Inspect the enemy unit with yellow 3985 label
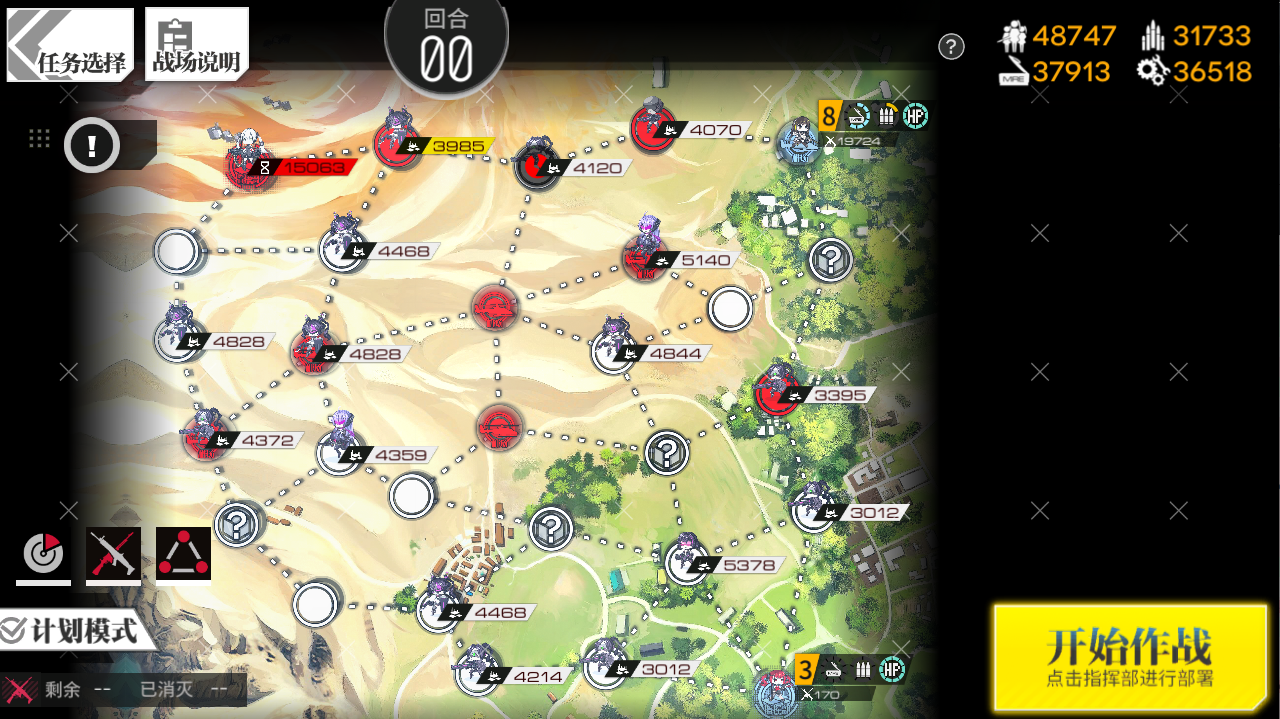 [399, 145]
